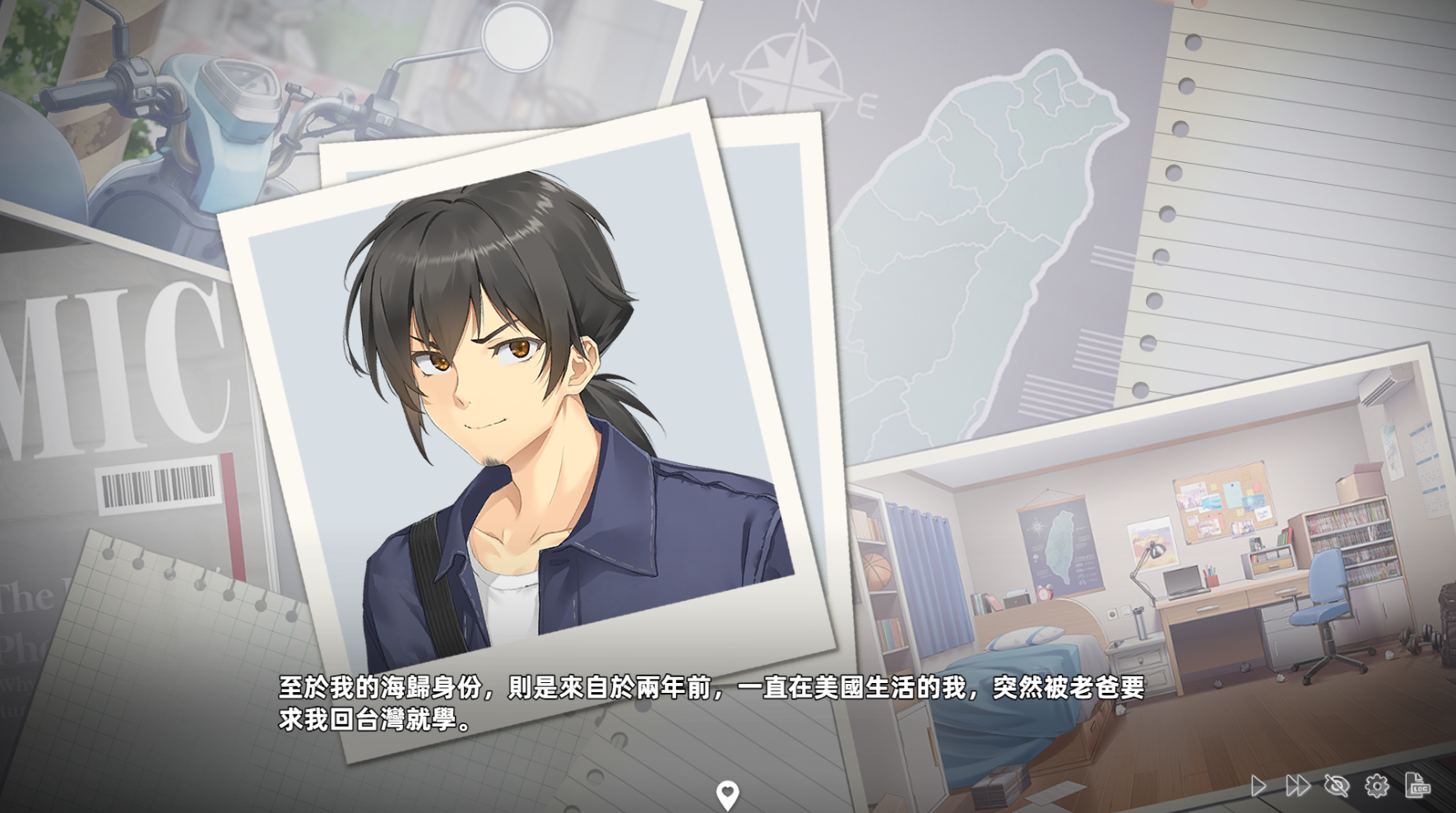
Task: Start auto-play with the single triangle icon
Action: pos(1259,786)
